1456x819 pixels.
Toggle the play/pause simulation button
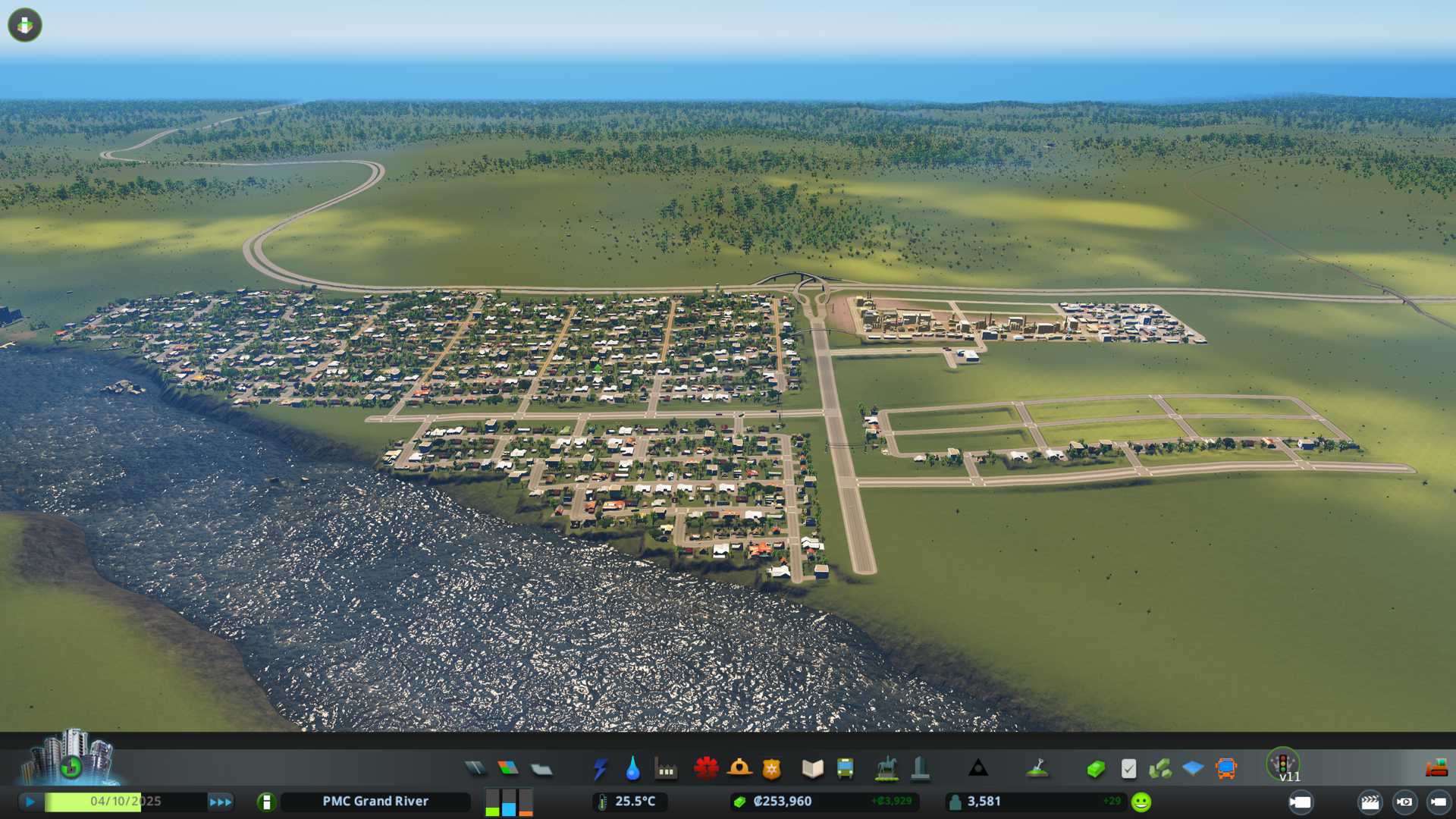click(30, 802)
